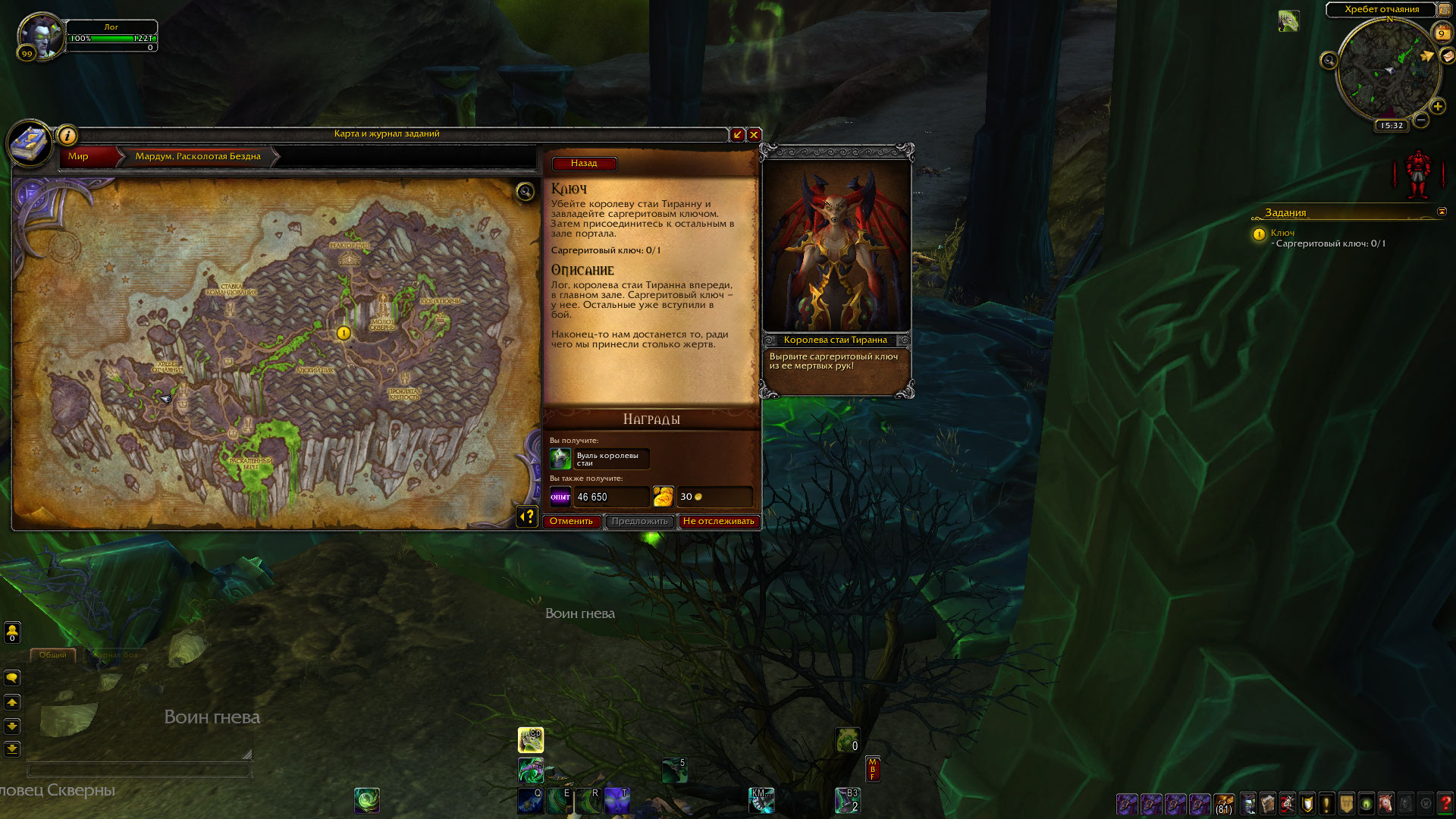This screenshot has width=1456, height=819.
Task: Select the Ключ quest in the tracker
Action: click(1282, 233)
